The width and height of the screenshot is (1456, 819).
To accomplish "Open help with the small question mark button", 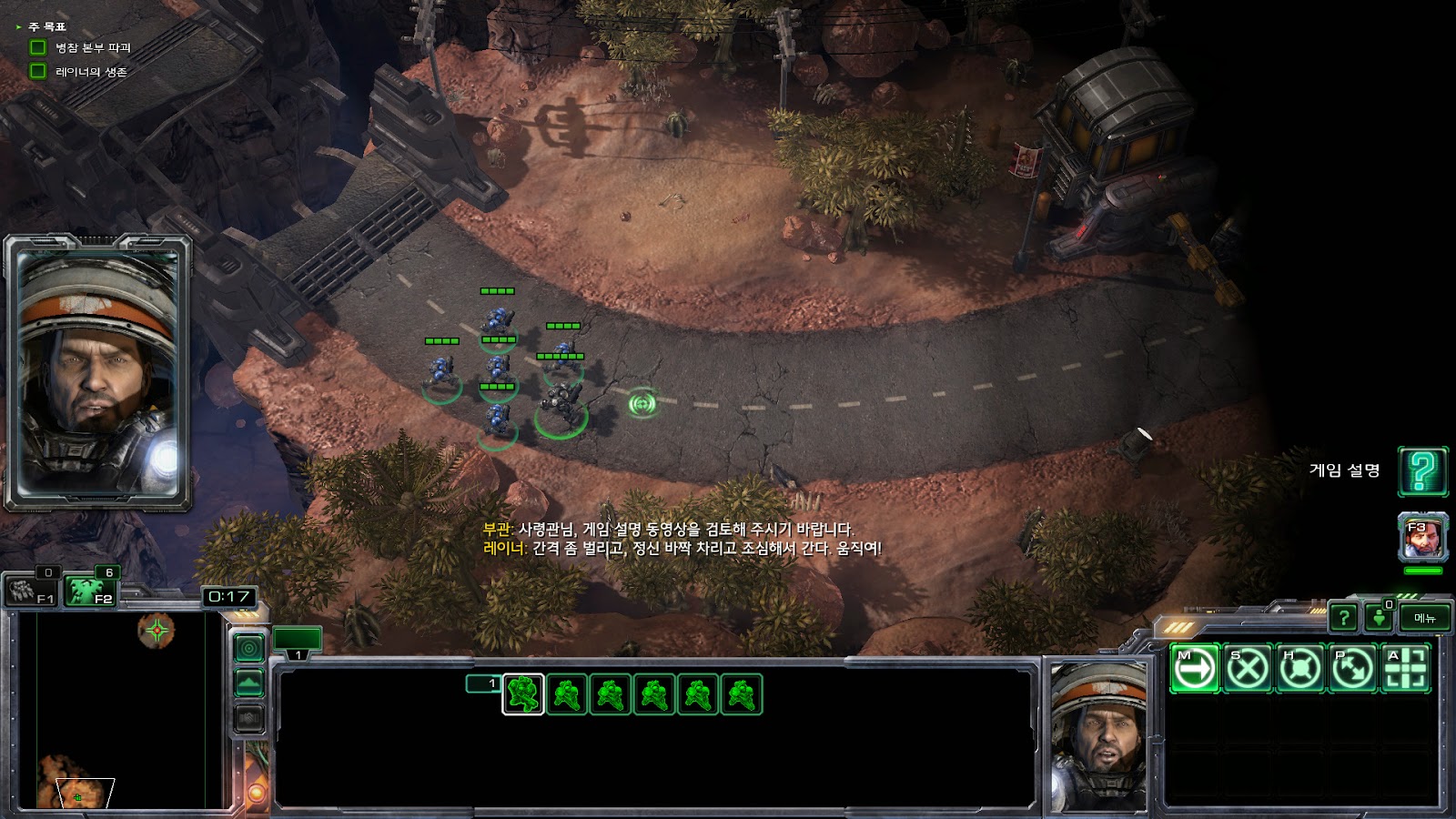I will pos(1343,618).
